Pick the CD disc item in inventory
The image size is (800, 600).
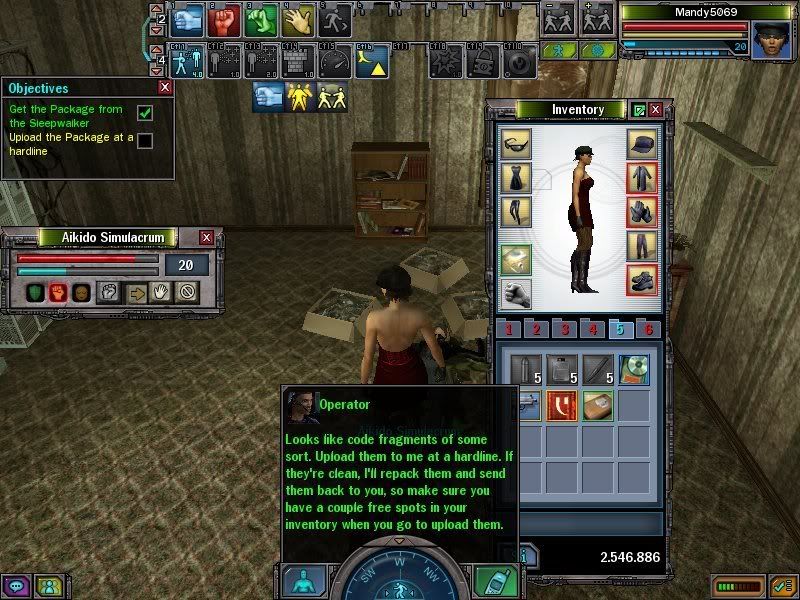tap(633, 370)
